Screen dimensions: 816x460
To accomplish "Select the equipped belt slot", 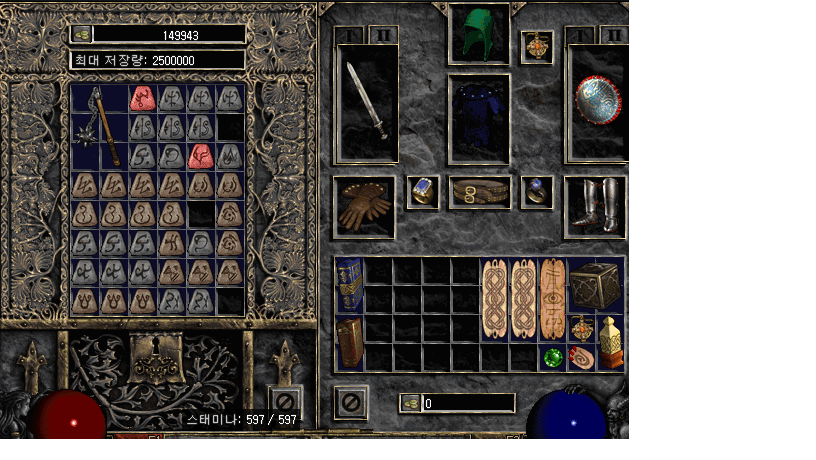I will pos(479,192).
